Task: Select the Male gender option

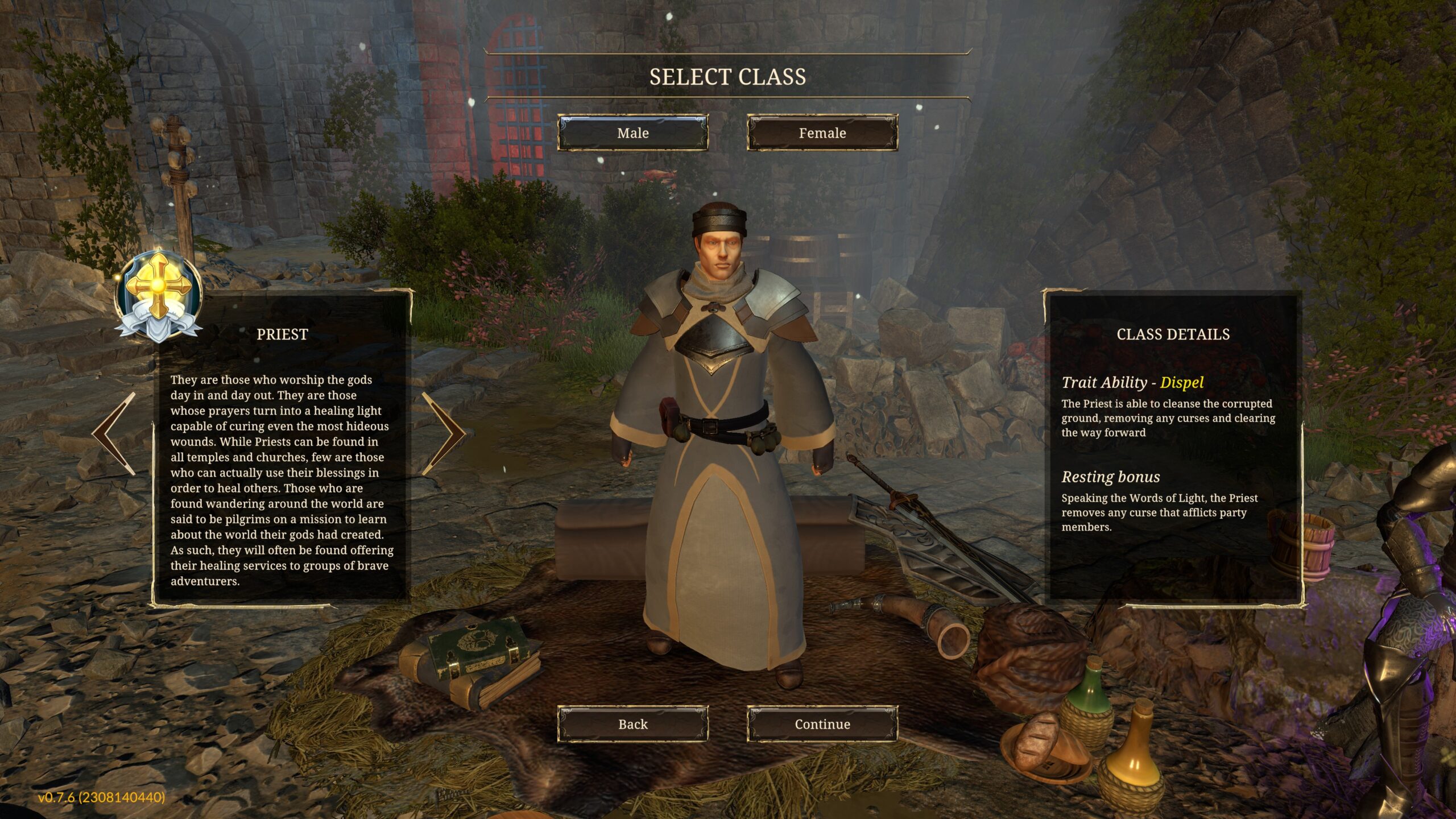Action: coord(632,133)
